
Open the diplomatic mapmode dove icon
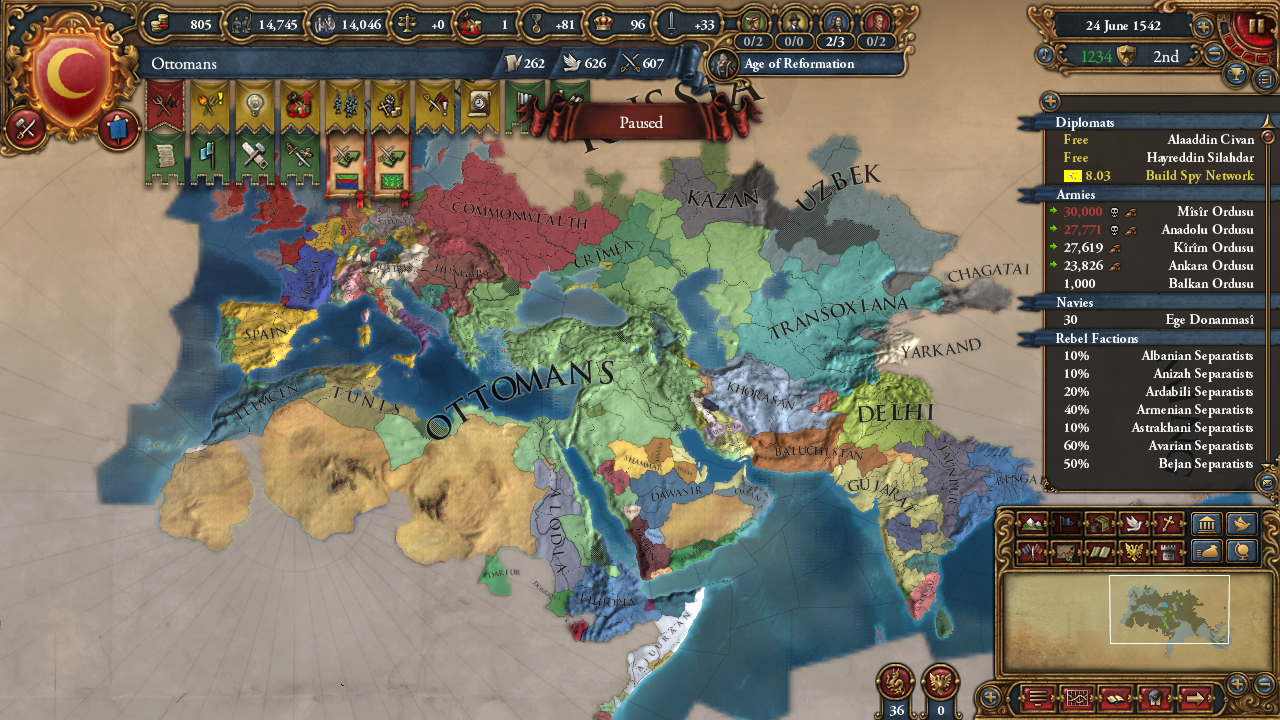point(1132,523)
